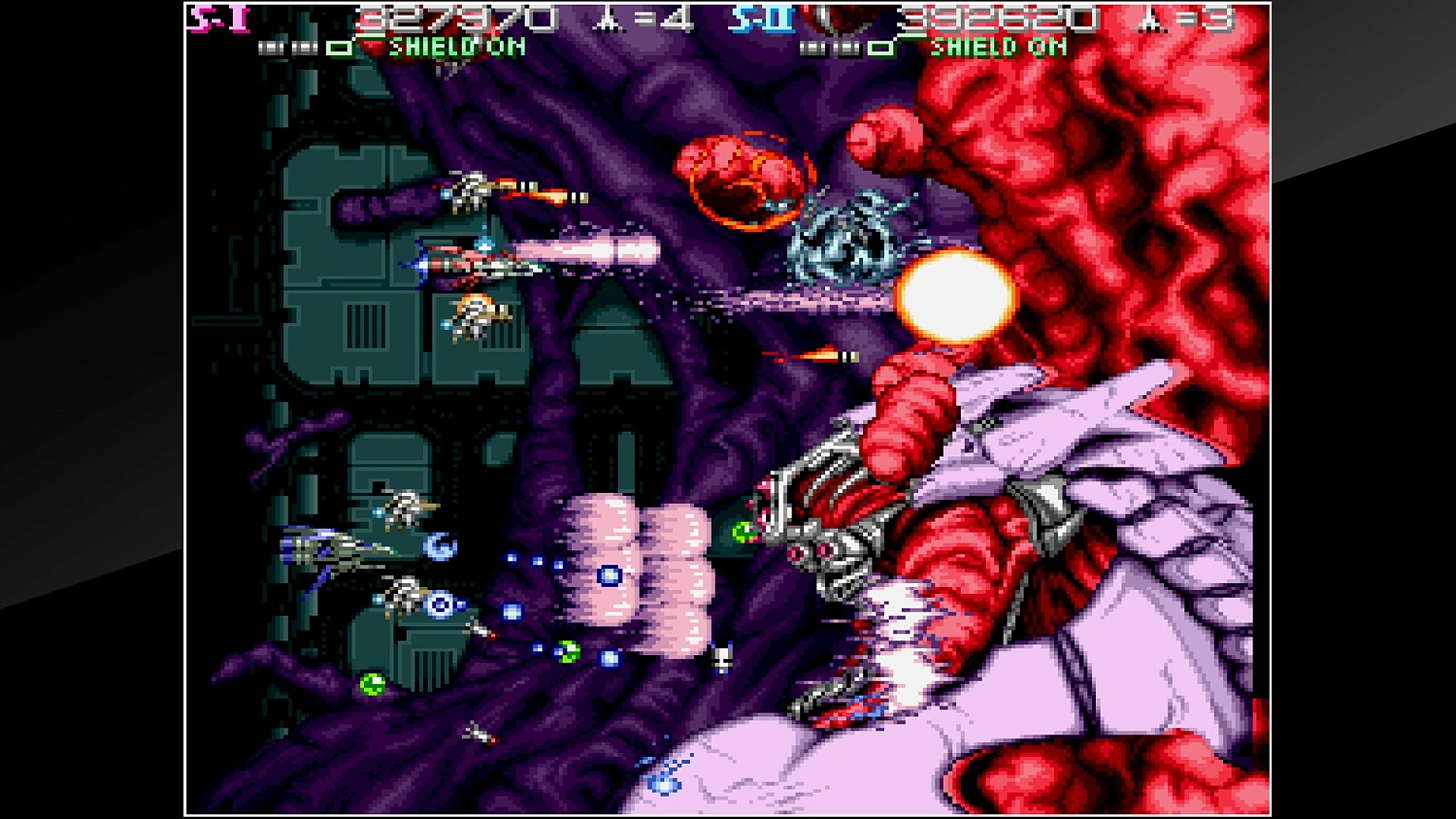Toggle player two's SHIELD ON indicator
This screenshot has height=819, width=1456.
click(x=997, y=45)
